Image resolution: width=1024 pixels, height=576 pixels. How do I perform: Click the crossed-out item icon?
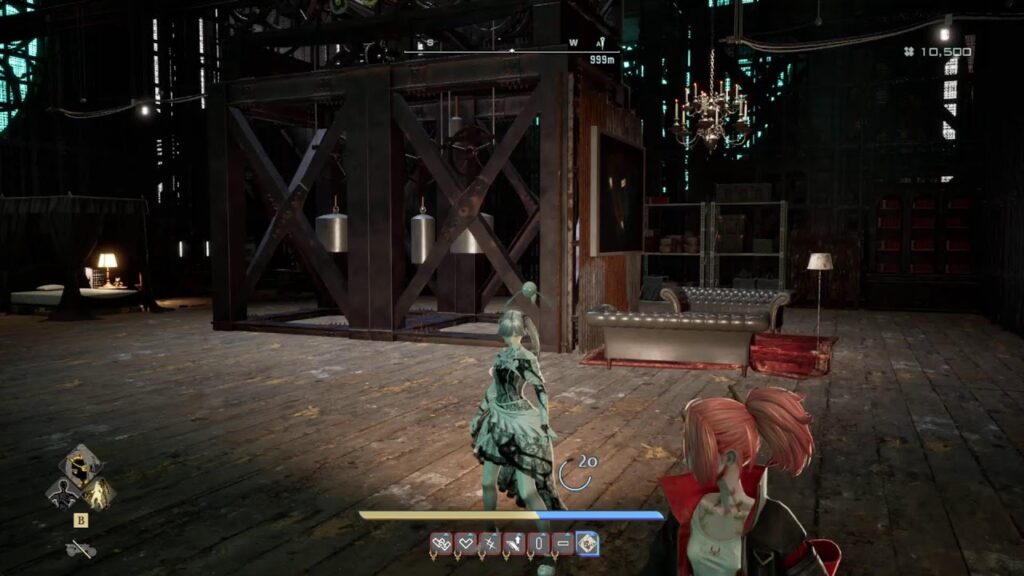click(80, 548)
